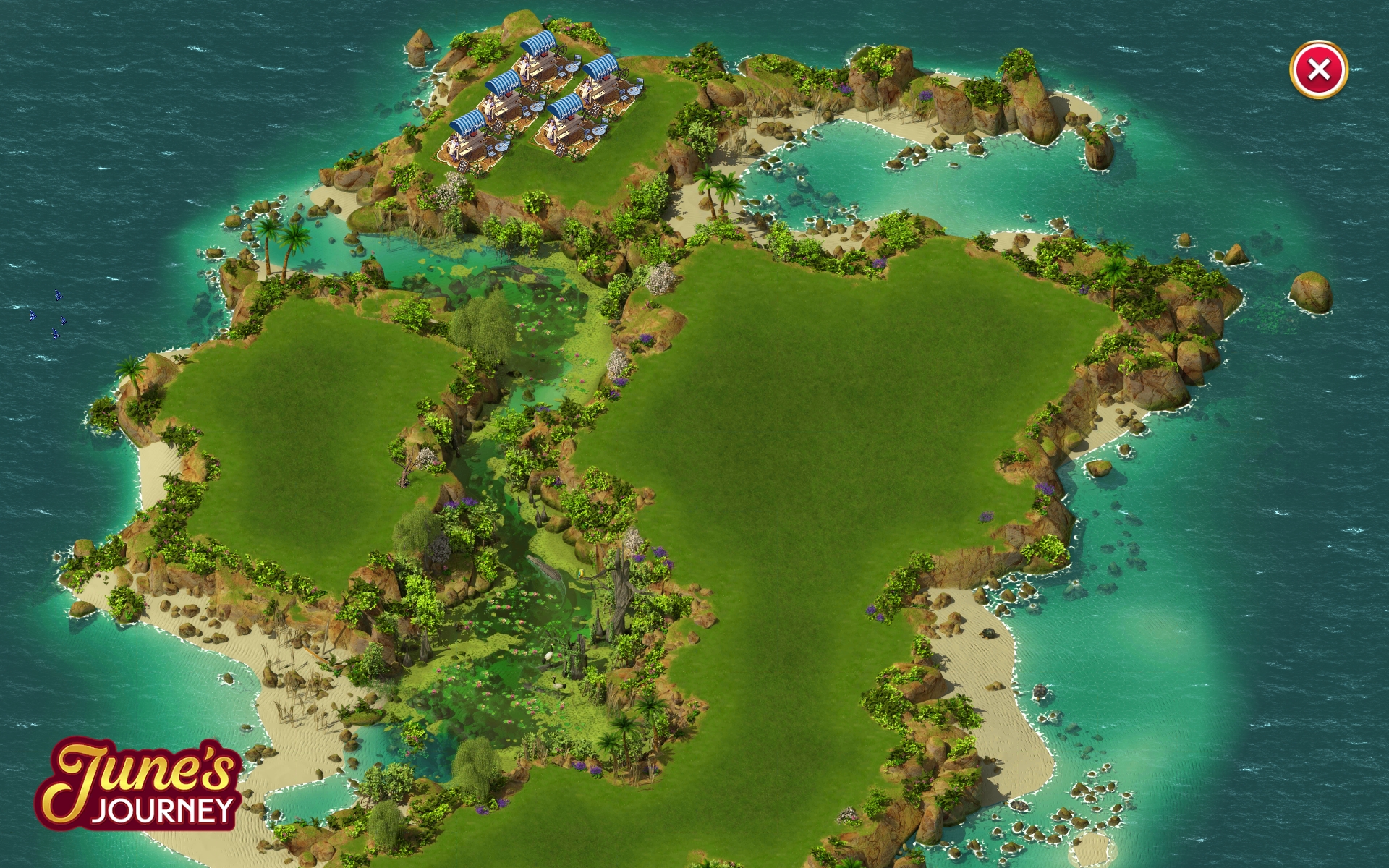Close the island view with the red X
The image size is (1389, 868).
click(1318, 69)
